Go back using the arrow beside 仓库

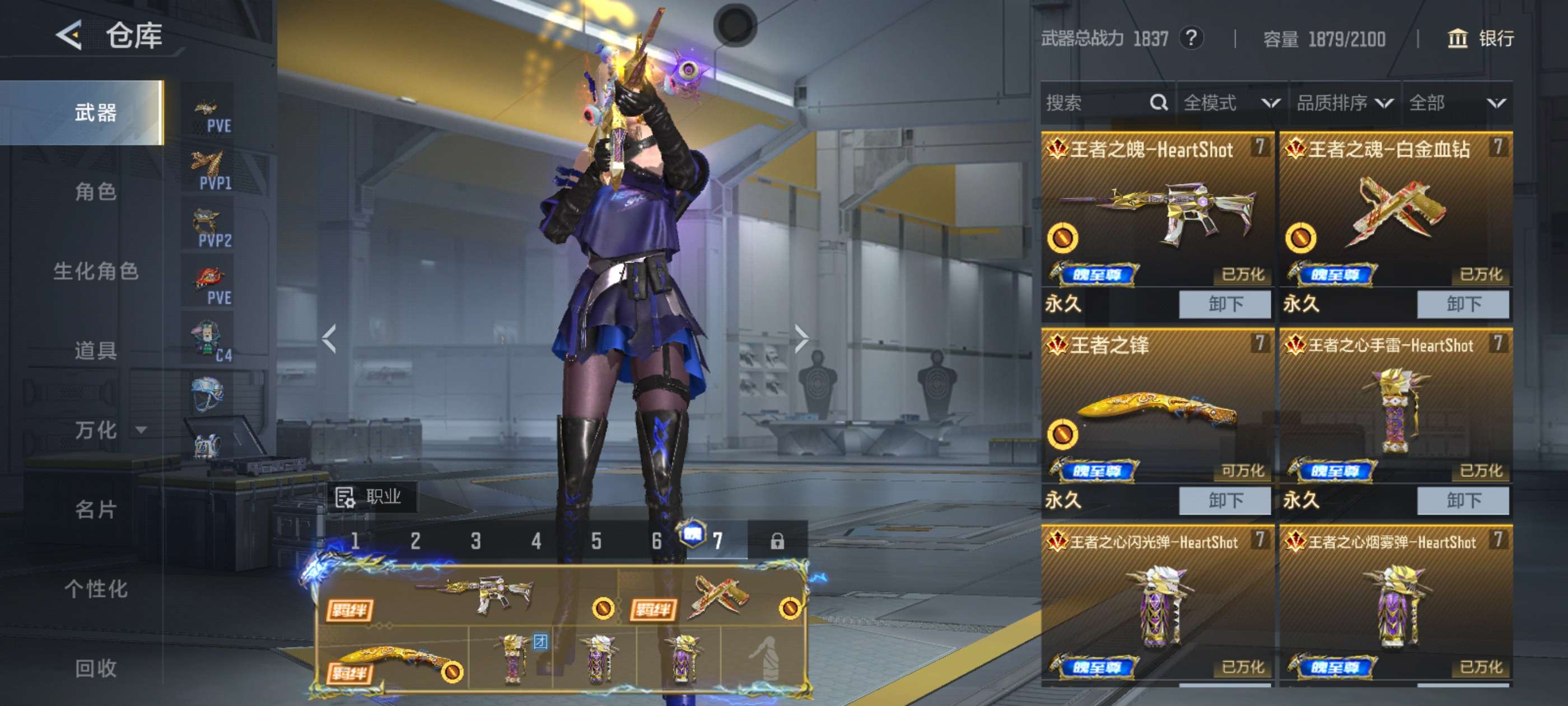pos(69,35)
